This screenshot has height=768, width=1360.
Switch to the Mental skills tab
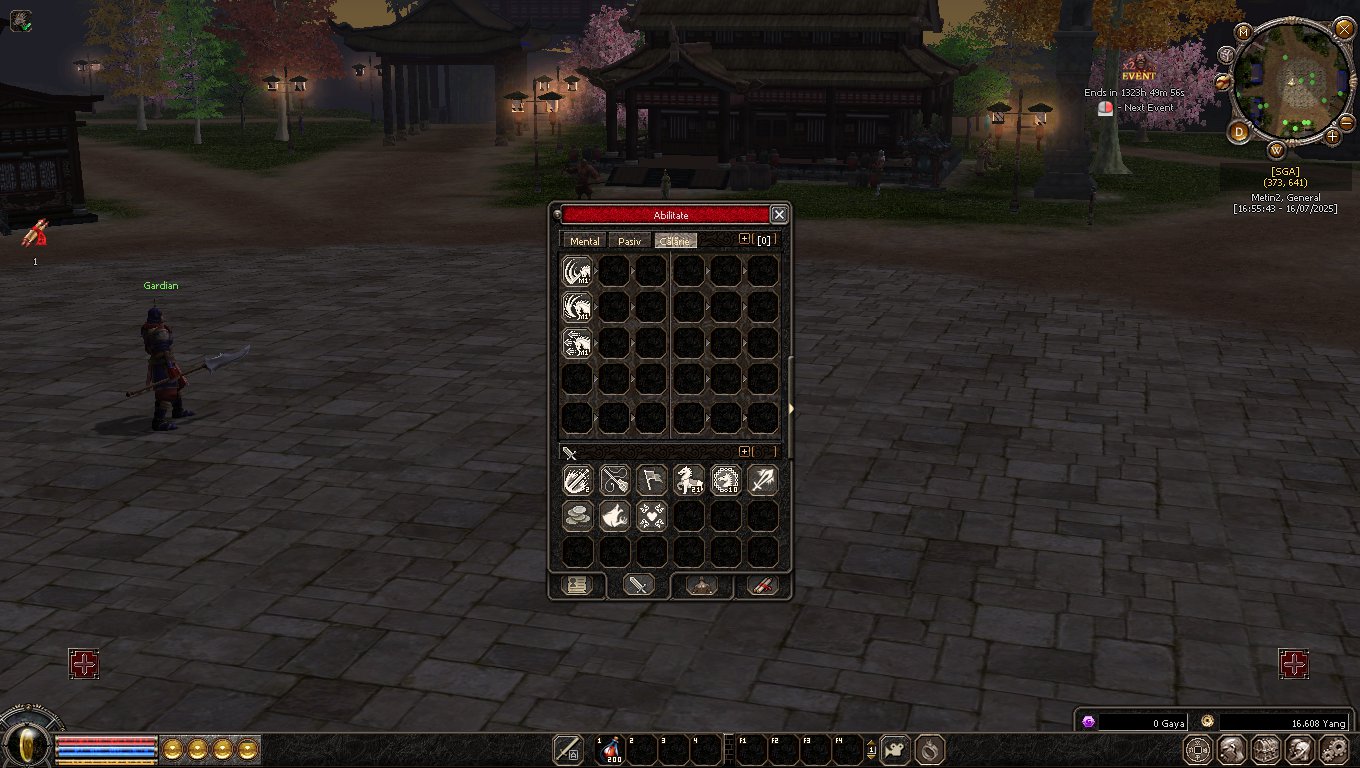click(x=584, y=241)
